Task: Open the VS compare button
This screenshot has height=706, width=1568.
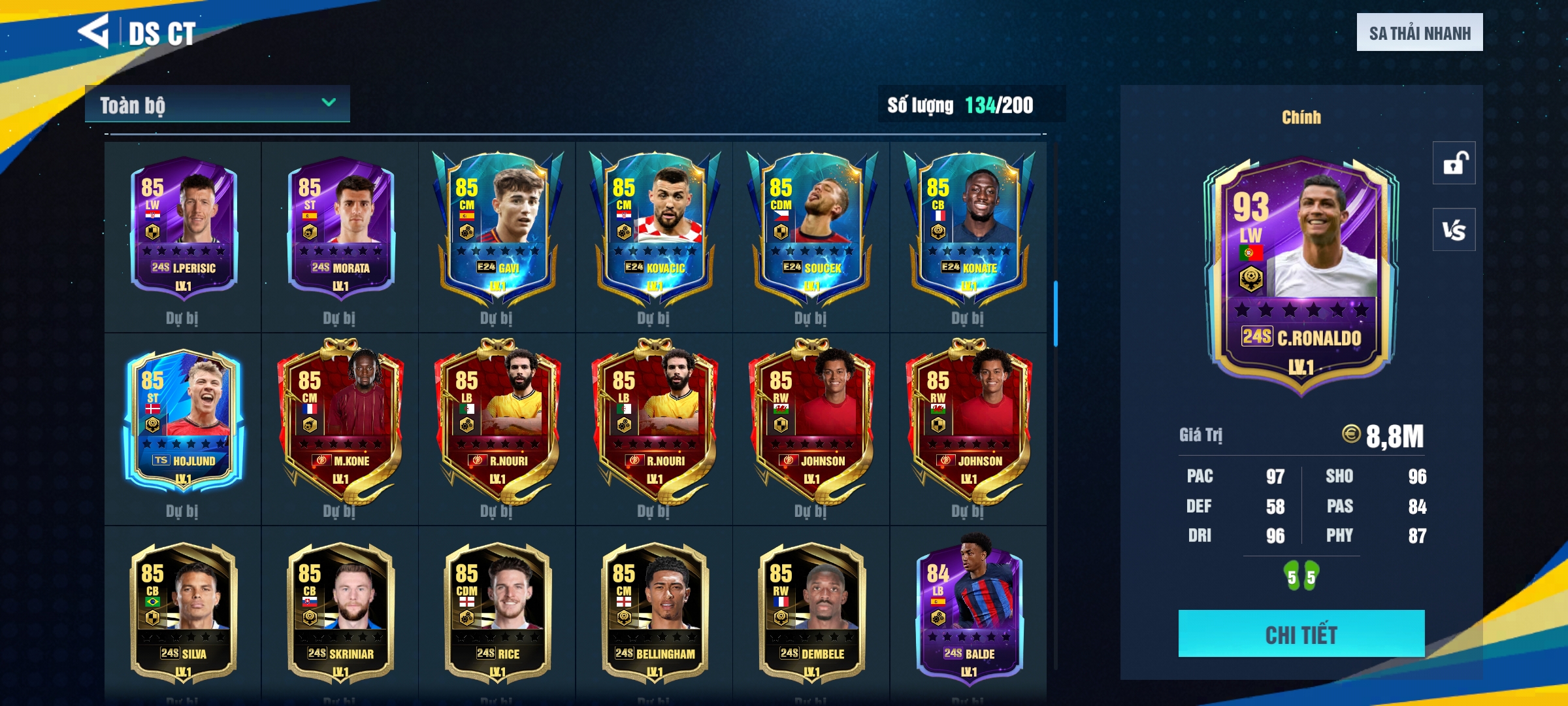Action: coord(1454,230)
